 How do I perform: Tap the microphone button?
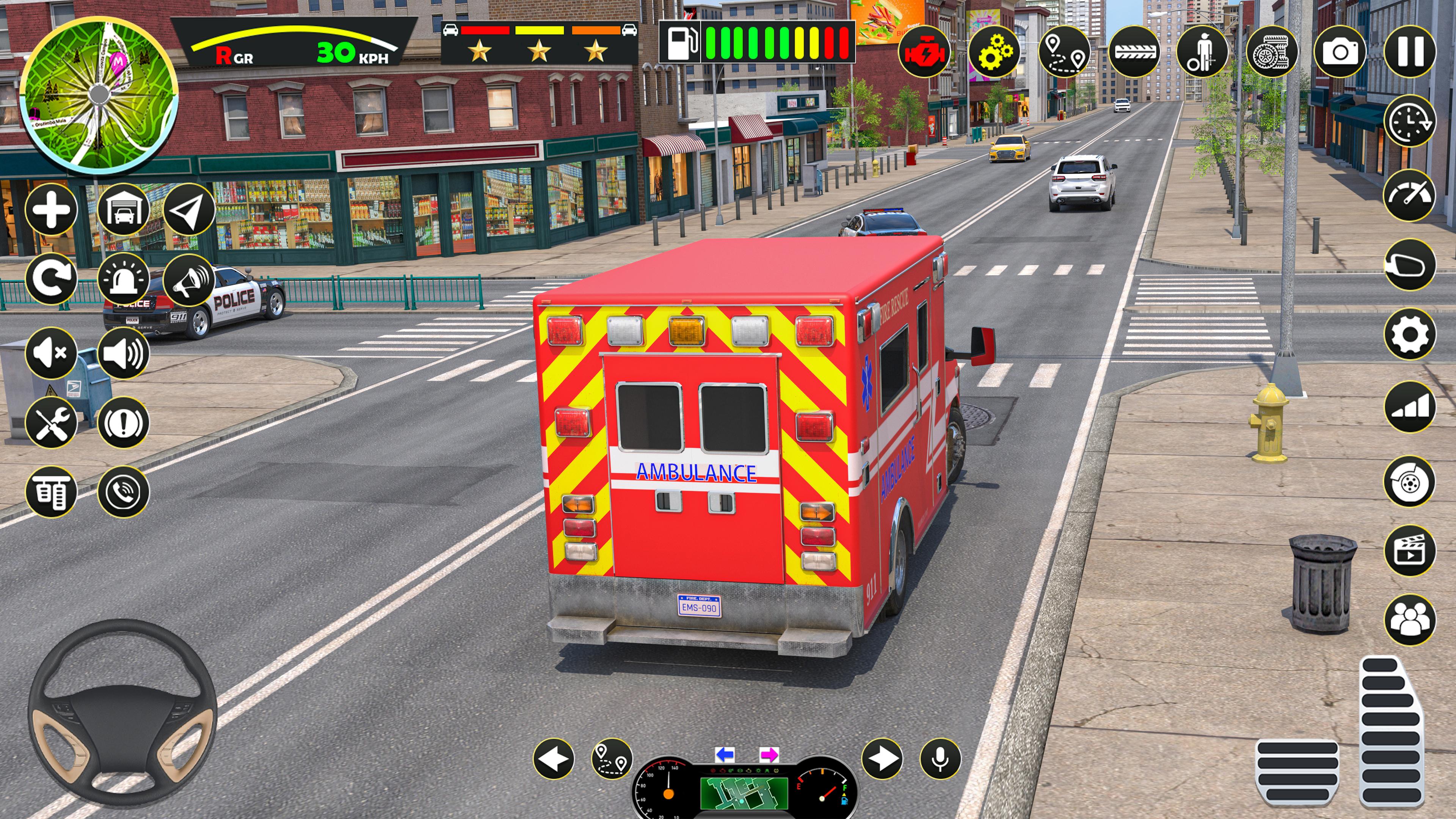pos(940,758)
